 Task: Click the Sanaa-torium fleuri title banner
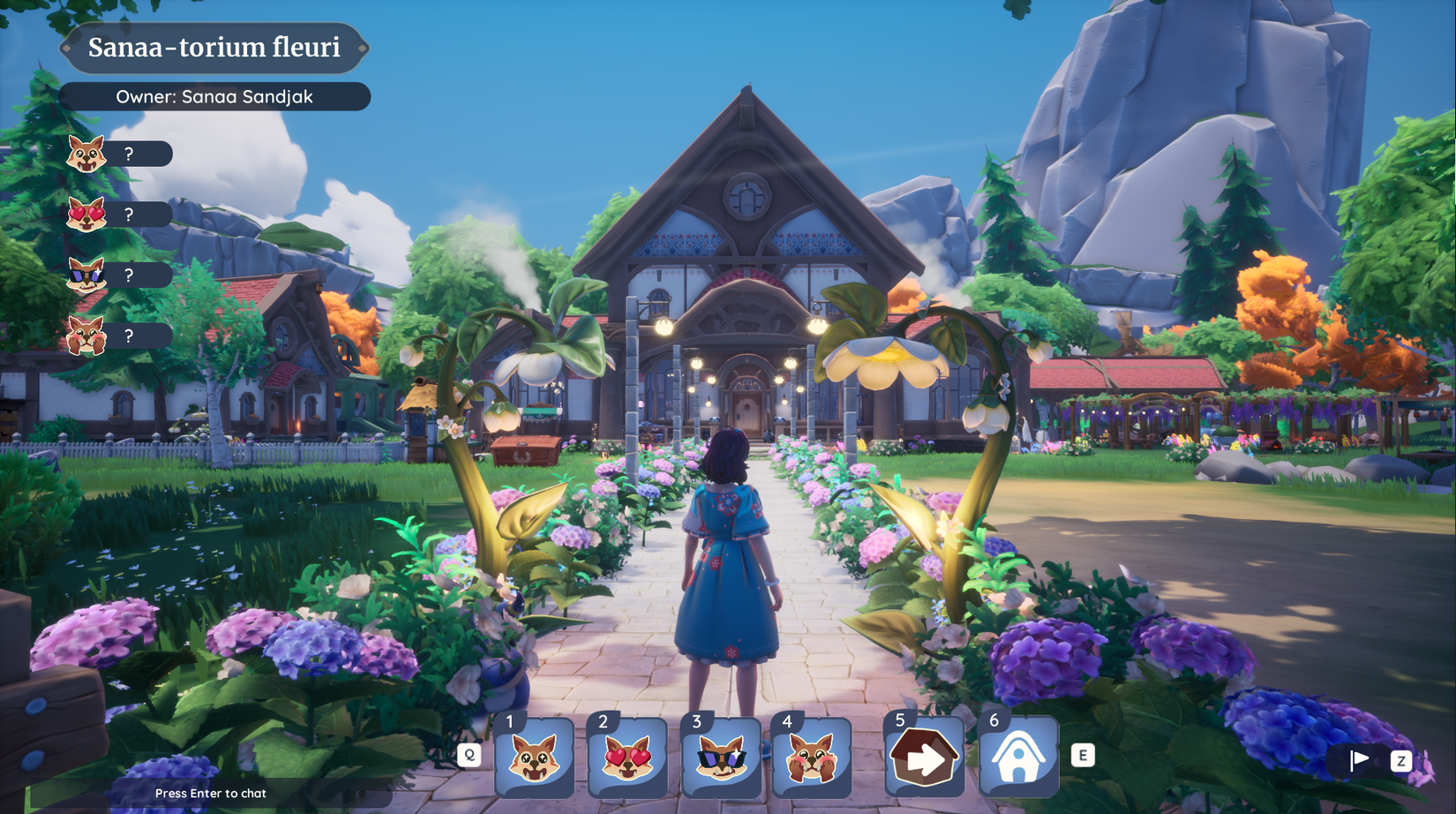[x=214, y=48]
